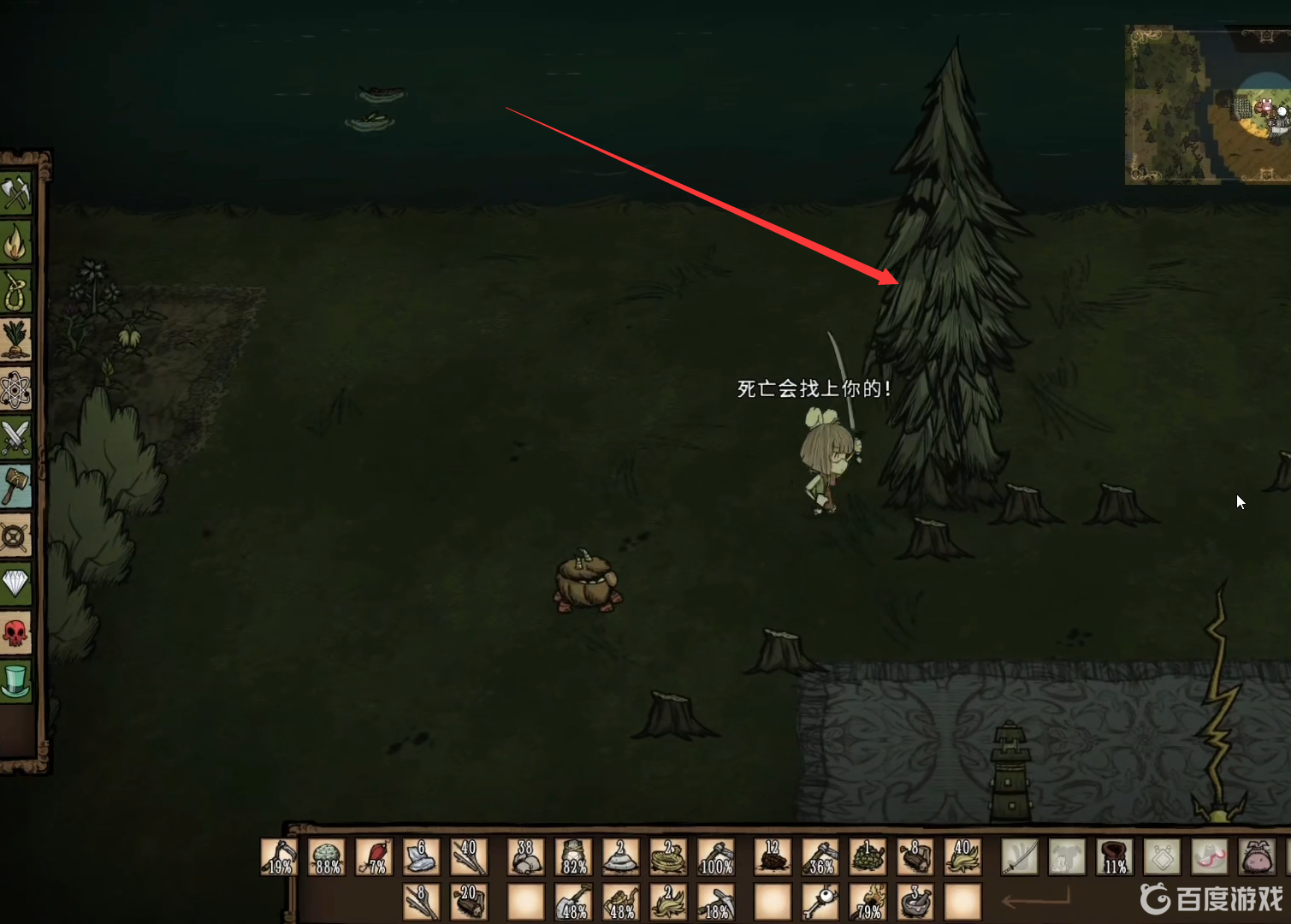Screen dimensions: 1291x924
Task: Pick the torch at 79% durability
Action: (868, 902)
